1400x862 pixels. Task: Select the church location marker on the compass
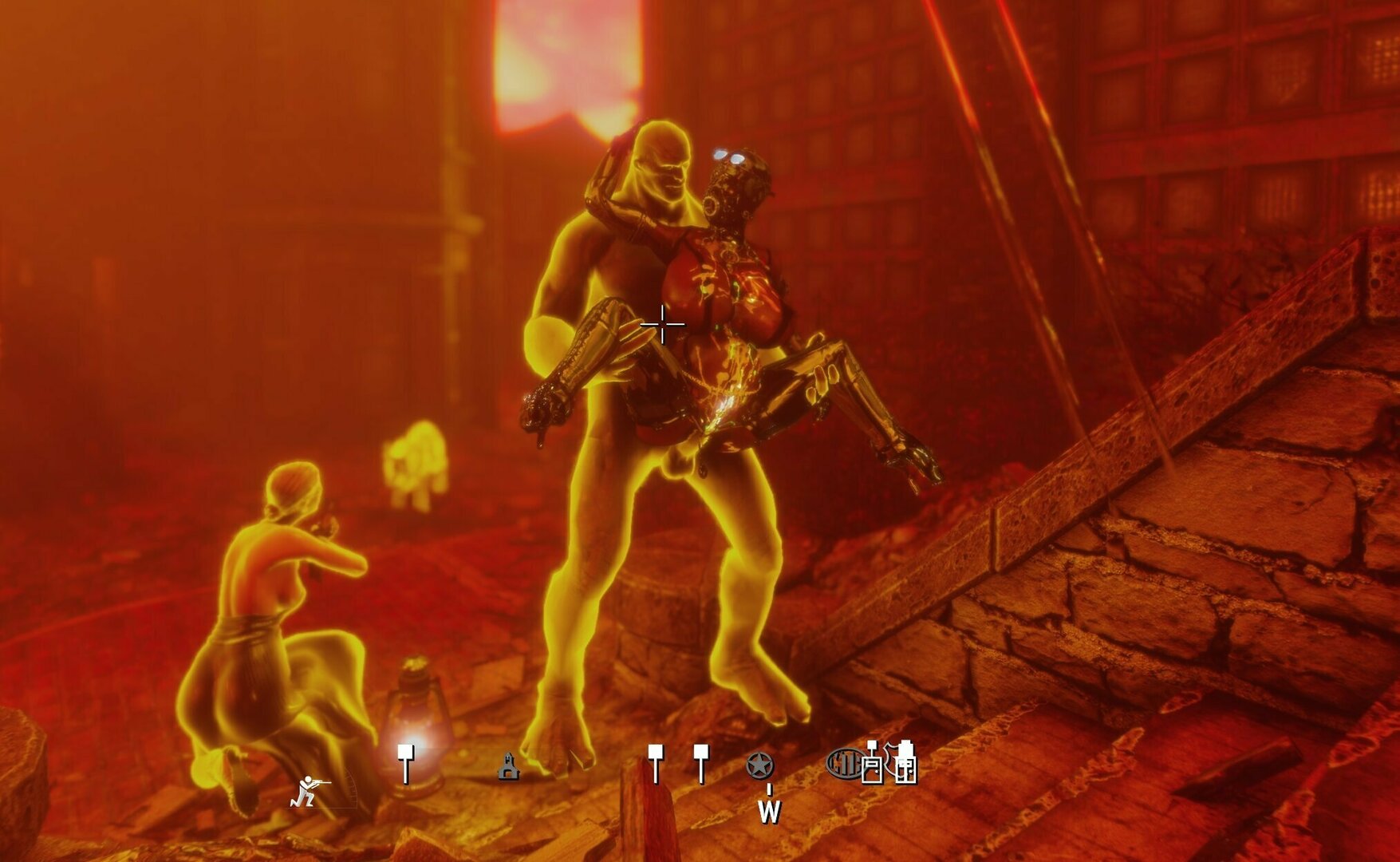coord(508,766)
